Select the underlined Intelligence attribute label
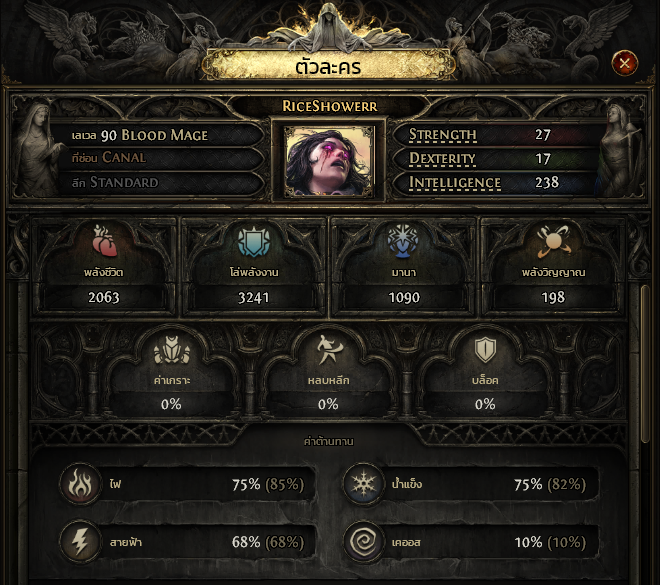Image resolution: width=660 pixels, height=585 pixels. (455, 183)
